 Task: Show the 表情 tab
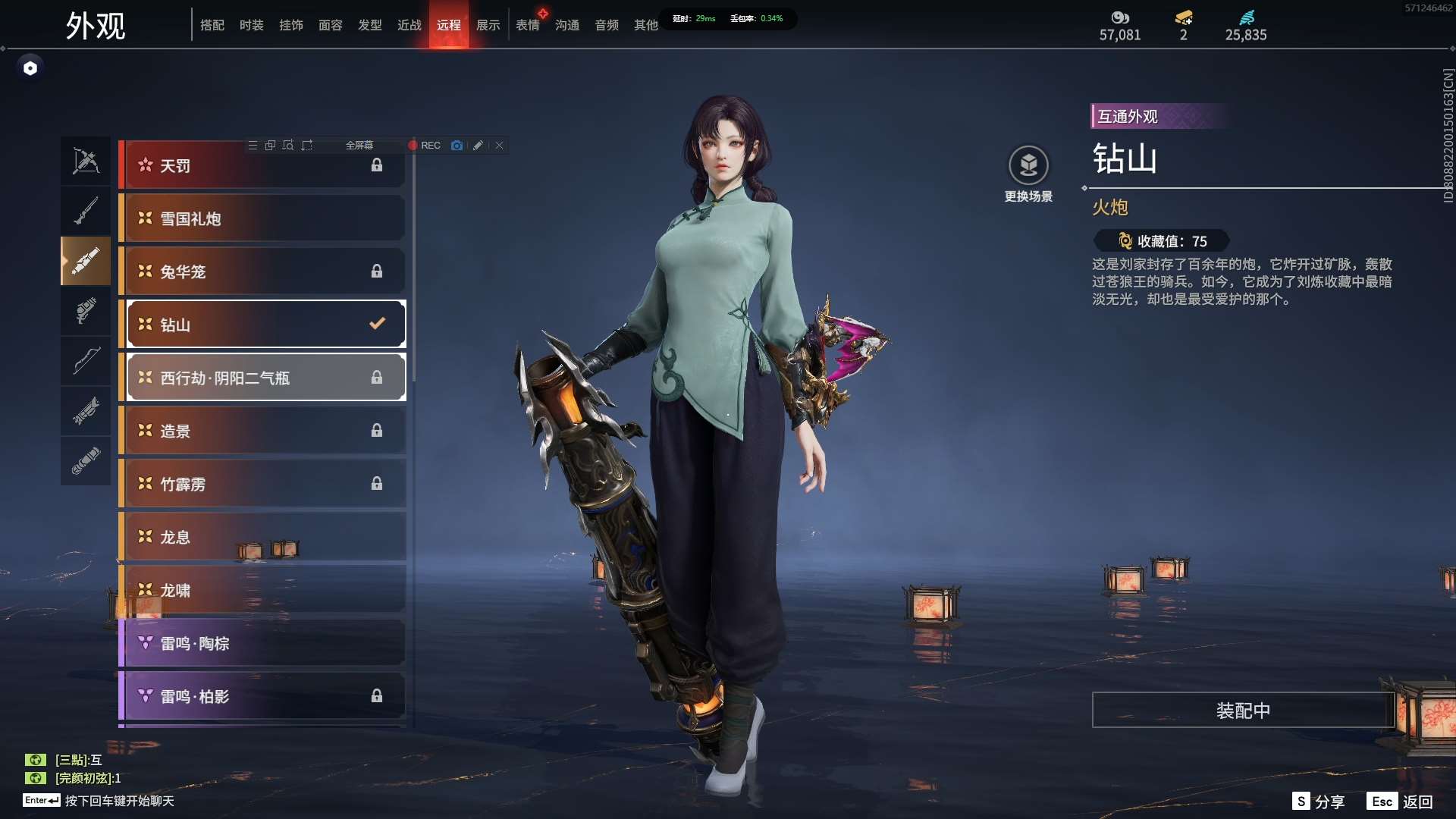(x=528, y=25)
